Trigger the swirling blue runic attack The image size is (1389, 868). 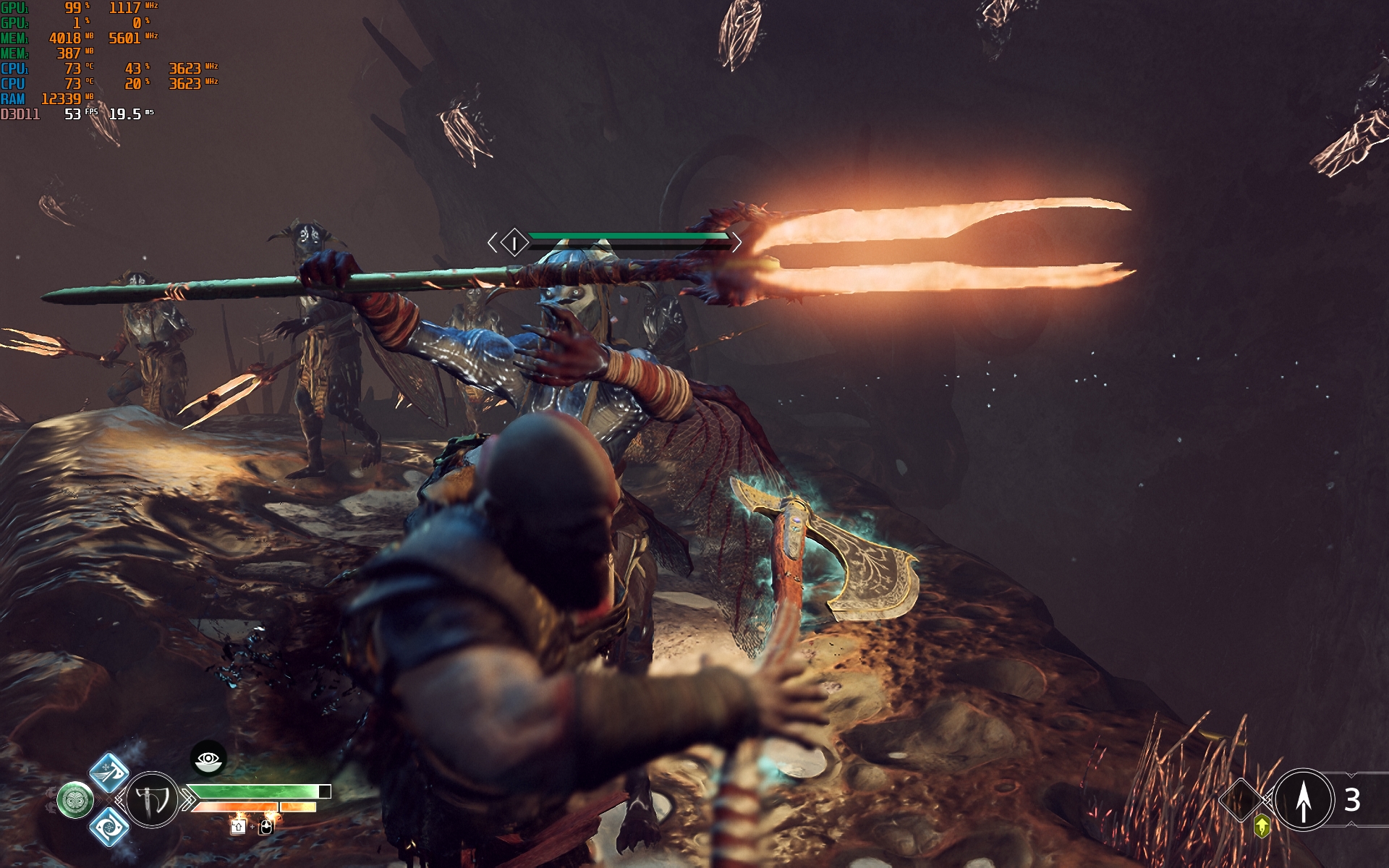(x=109, y=827)
